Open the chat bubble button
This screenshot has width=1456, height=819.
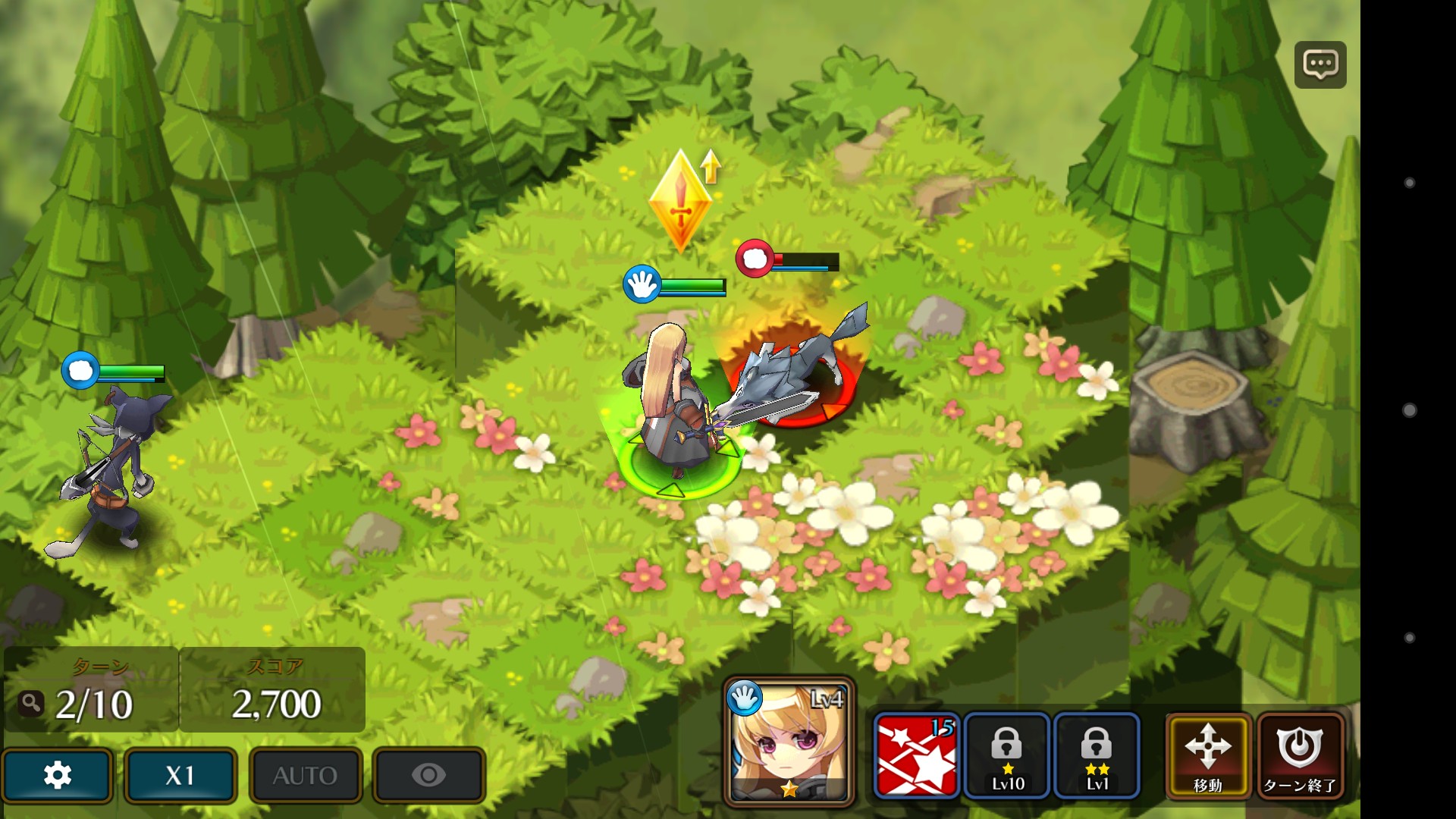(x=1319, y=65)
